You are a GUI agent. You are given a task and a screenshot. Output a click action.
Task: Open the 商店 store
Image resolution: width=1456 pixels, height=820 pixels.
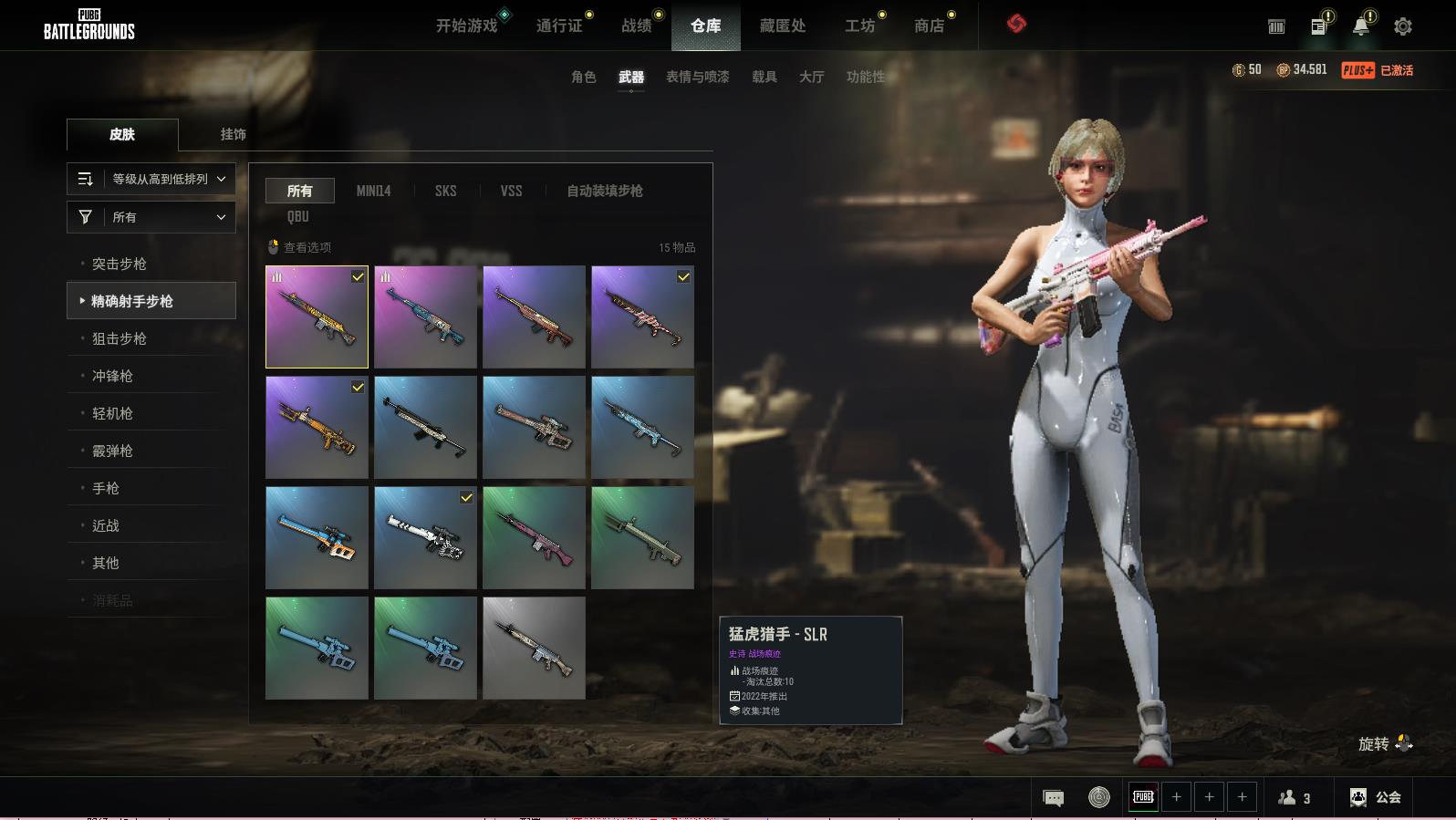click(x=929, y=26)
